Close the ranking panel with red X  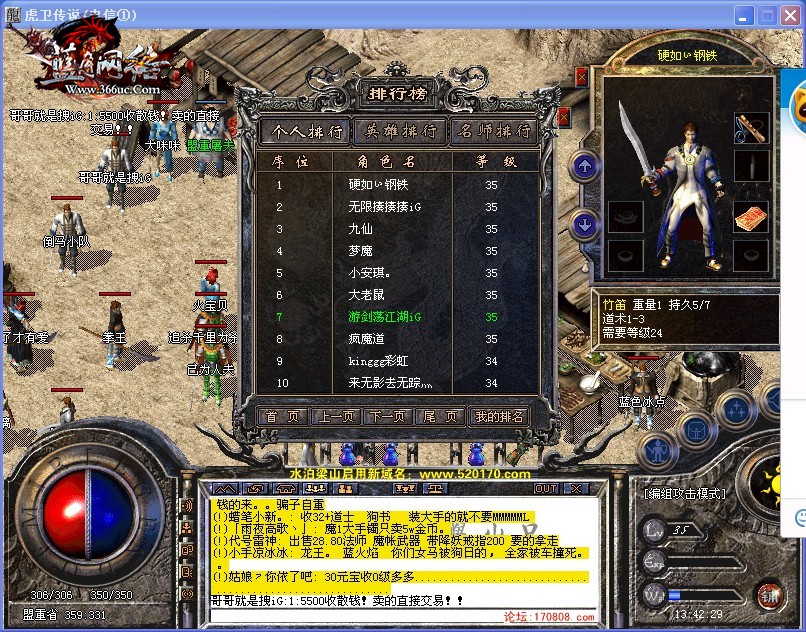563,117
